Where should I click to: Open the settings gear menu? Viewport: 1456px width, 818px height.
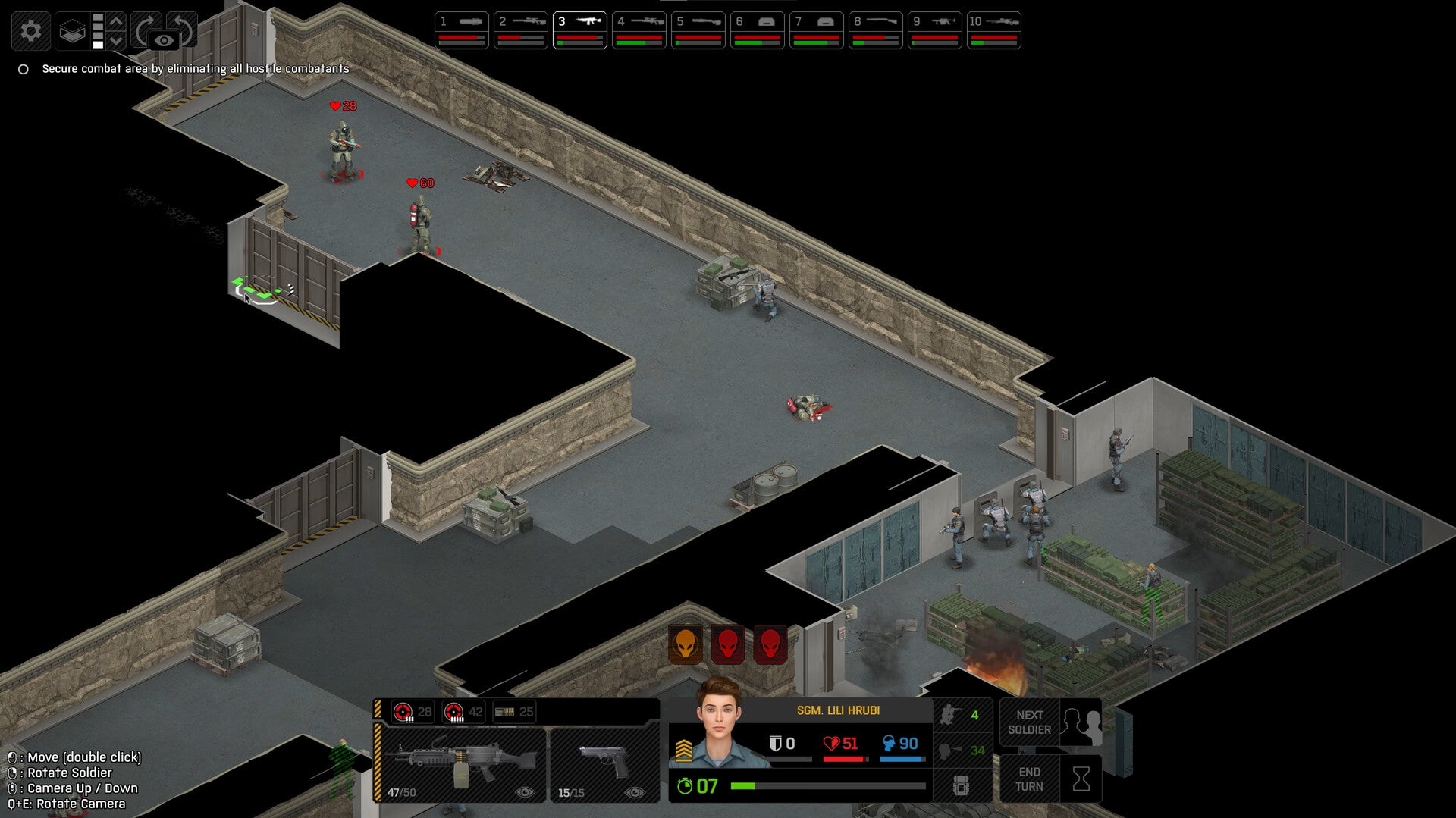pyautogui.click(x=30, y=30)
